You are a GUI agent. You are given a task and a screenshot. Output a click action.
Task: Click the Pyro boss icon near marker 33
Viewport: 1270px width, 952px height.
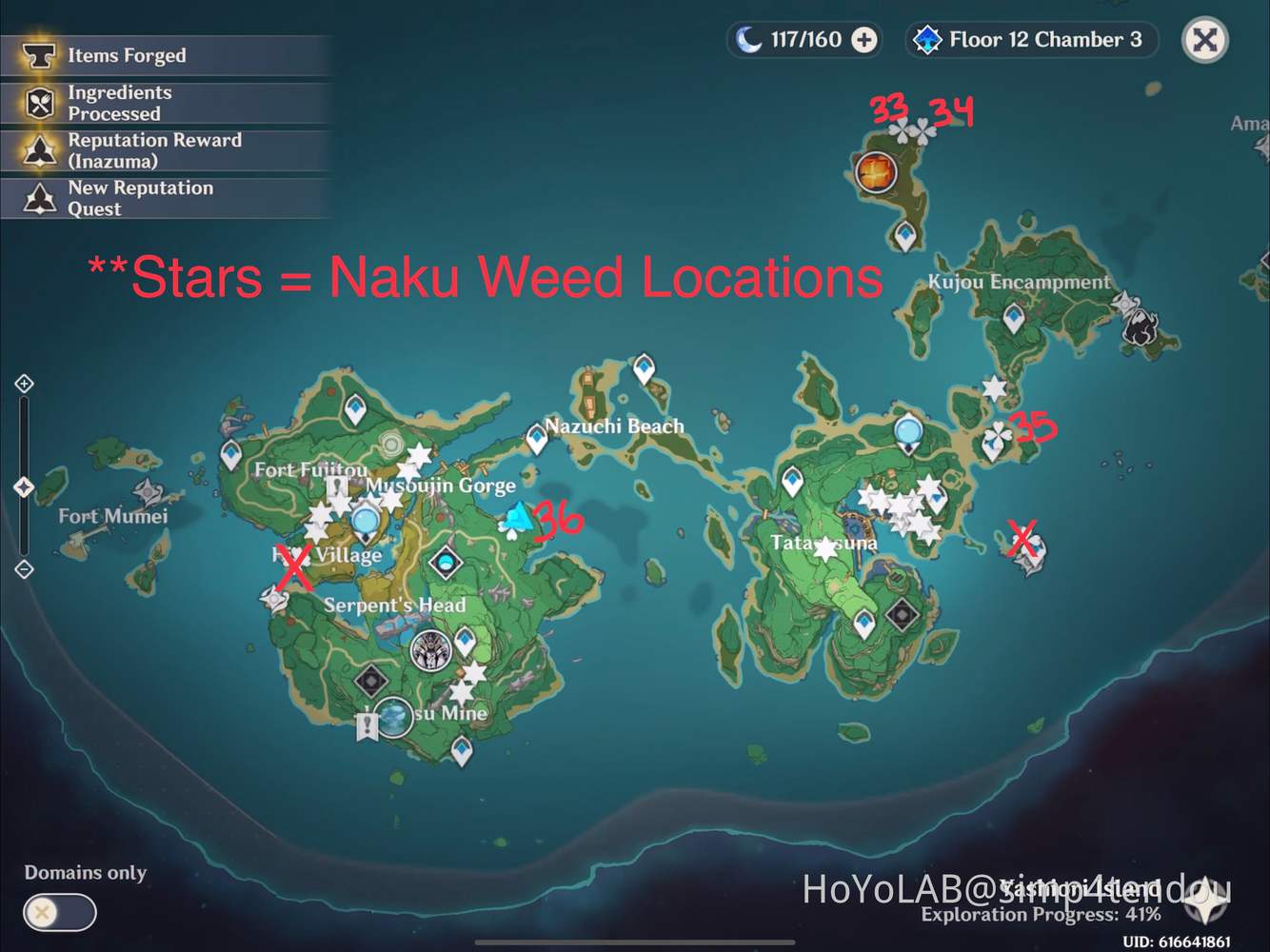[x=876, y=171]
